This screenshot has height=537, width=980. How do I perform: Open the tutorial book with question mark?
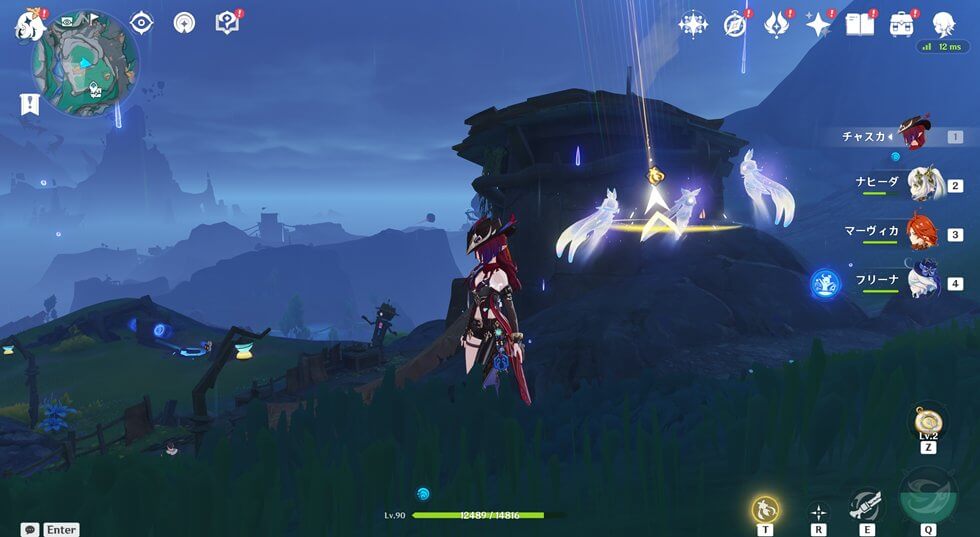(x=227, y=22)
